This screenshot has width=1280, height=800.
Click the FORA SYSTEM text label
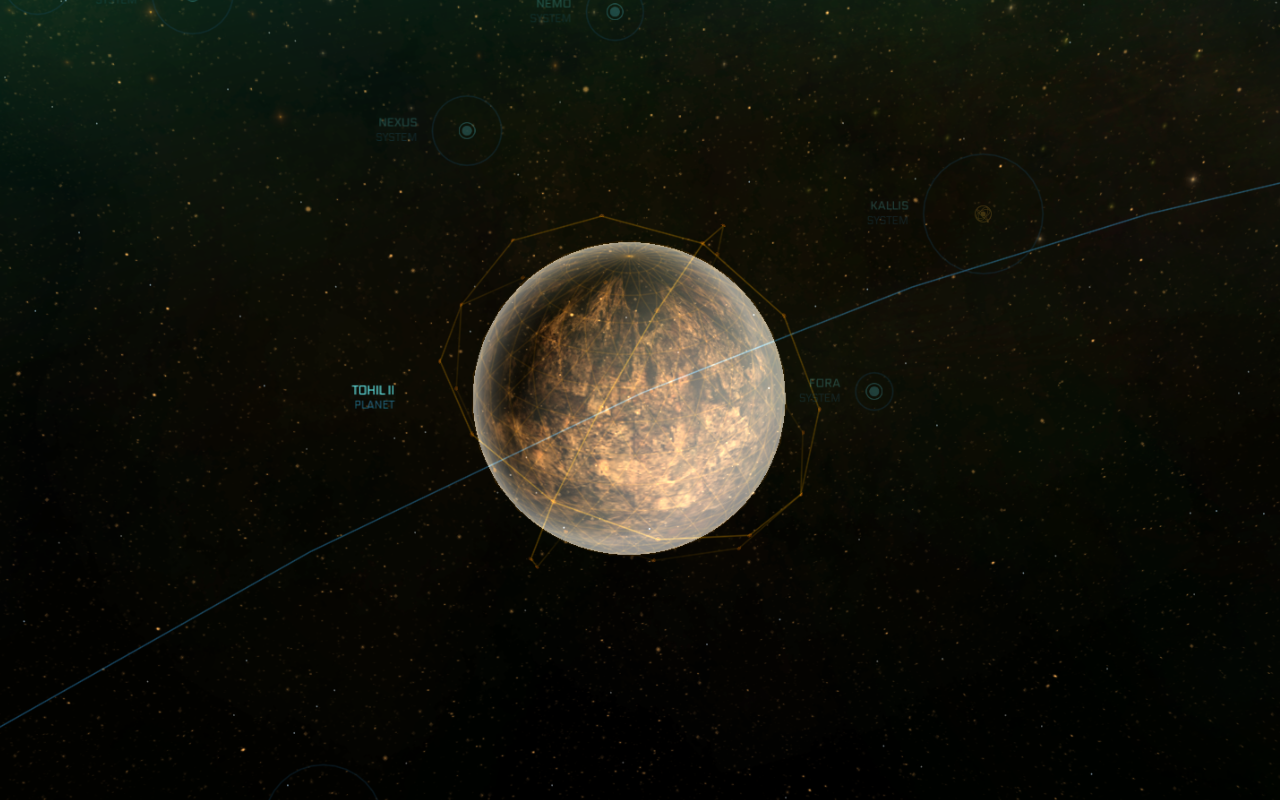[x=824, y=390]
